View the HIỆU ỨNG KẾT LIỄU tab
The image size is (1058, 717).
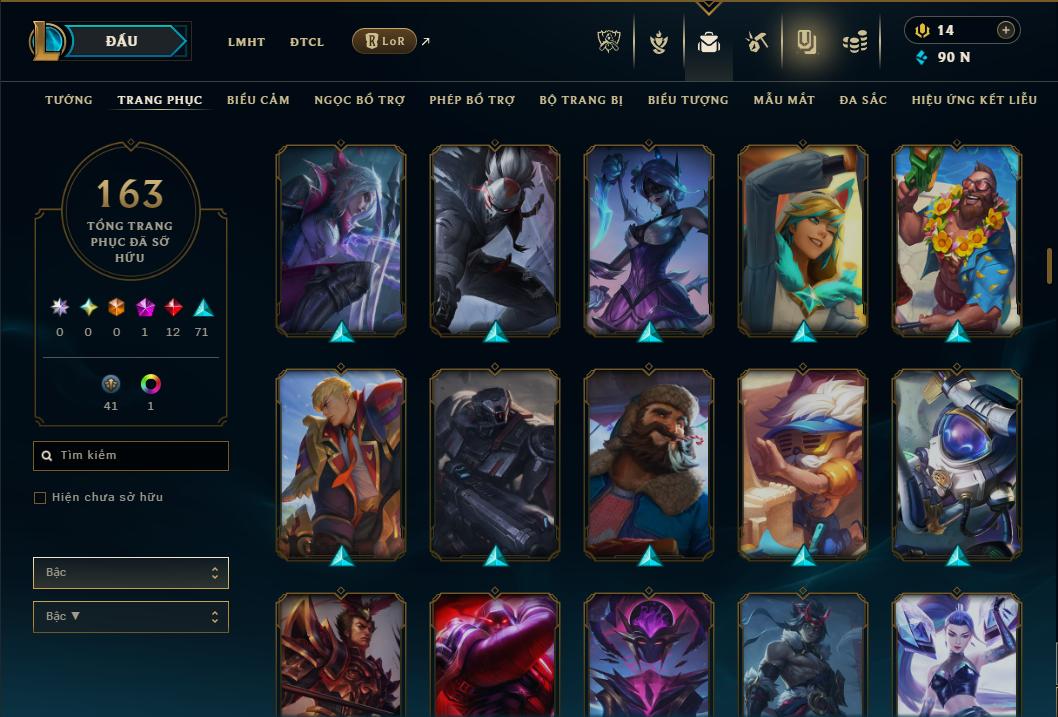point(976,100)
